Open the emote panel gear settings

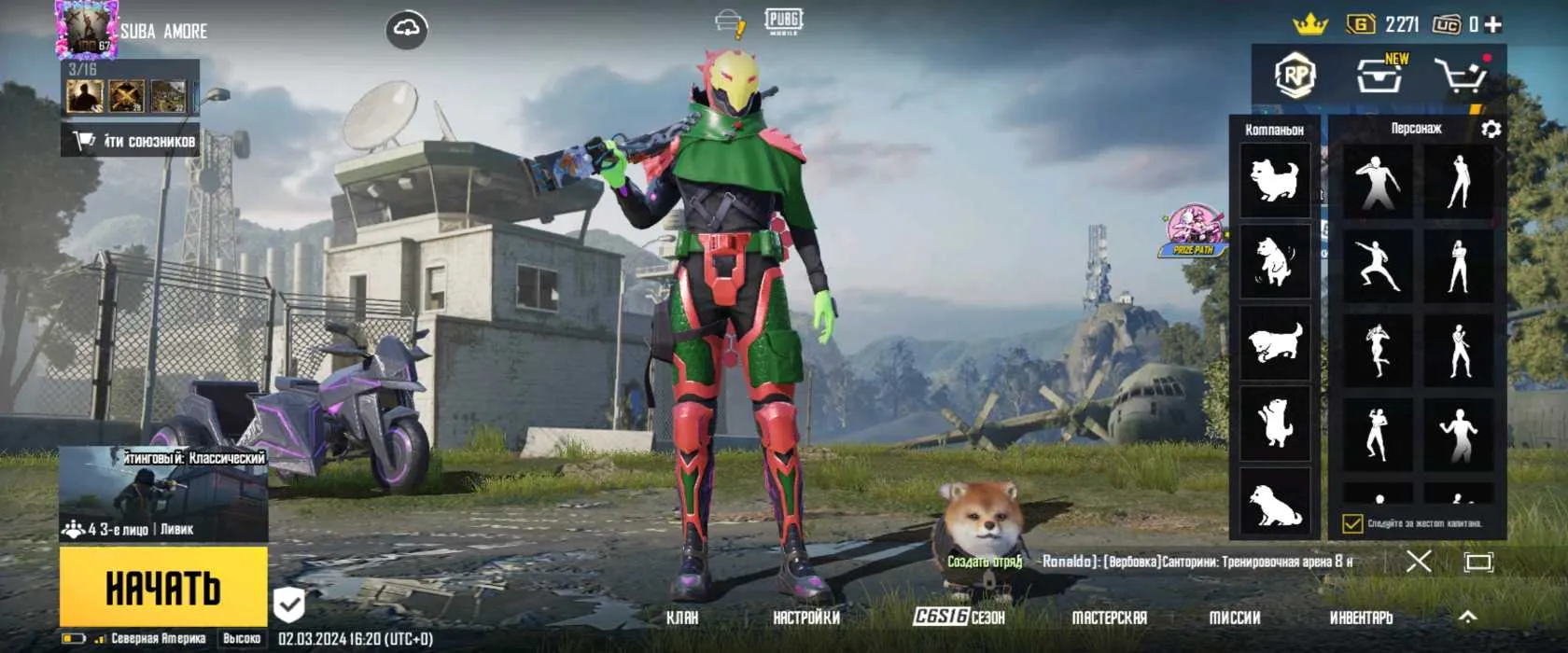1491,129
